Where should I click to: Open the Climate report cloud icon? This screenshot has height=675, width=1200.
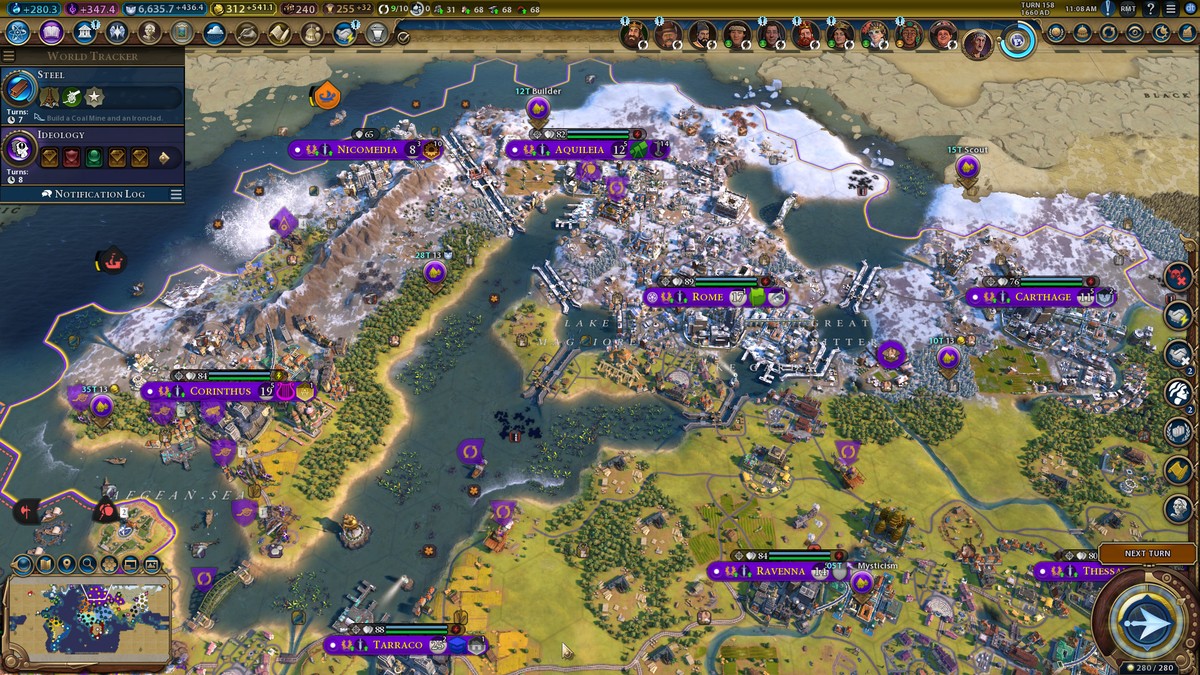click(x=214, y=33)
